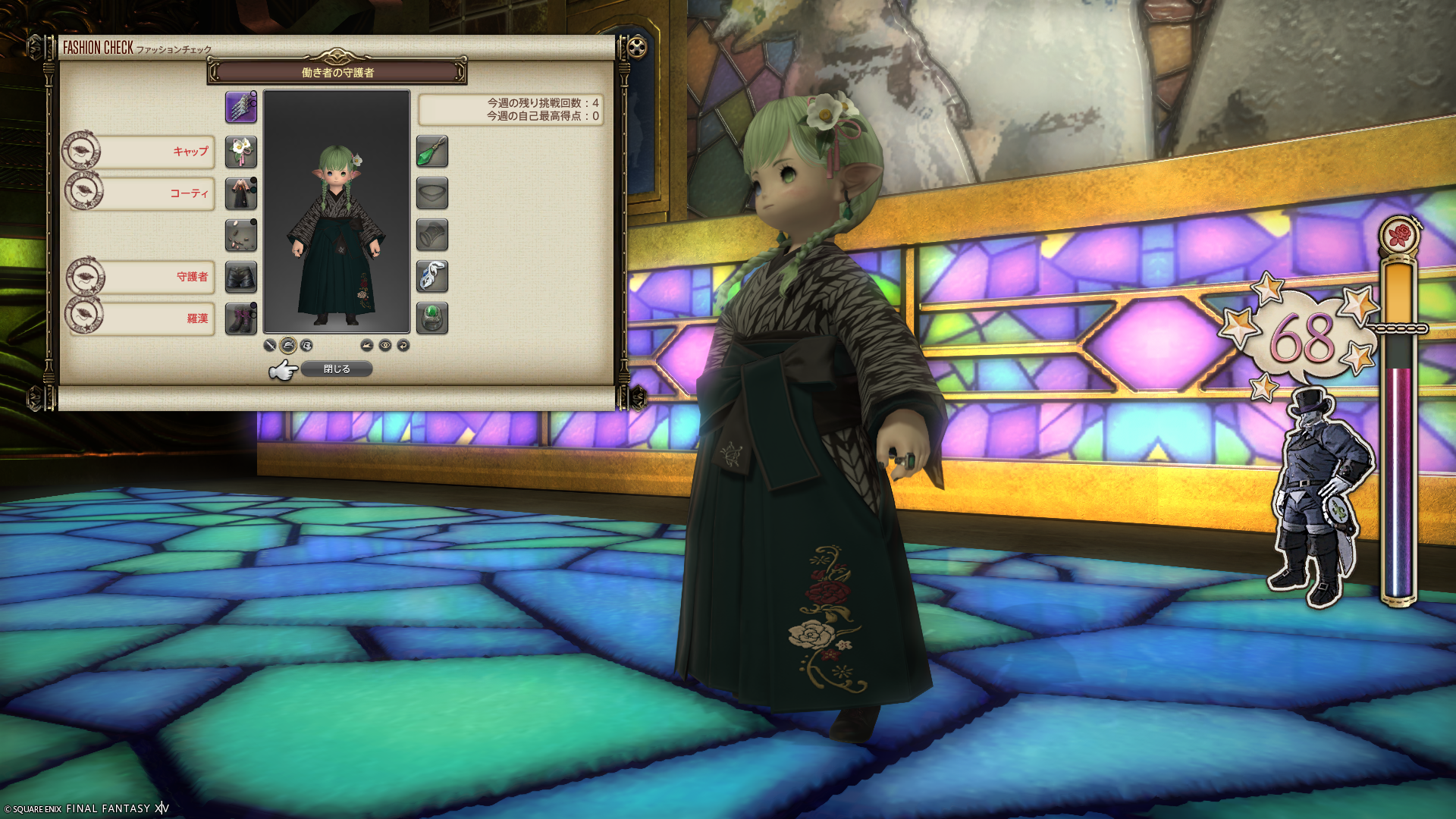Toggle the headgear display icon under preview

pyautogui.click(x=288, y=346)
